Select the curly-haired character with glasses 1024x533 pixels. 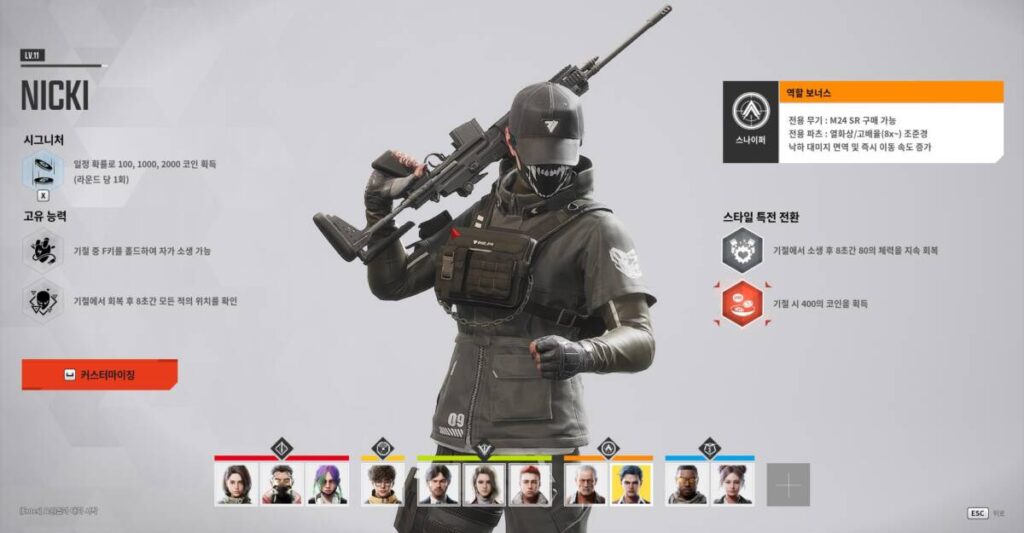click(x=382, y=484)
